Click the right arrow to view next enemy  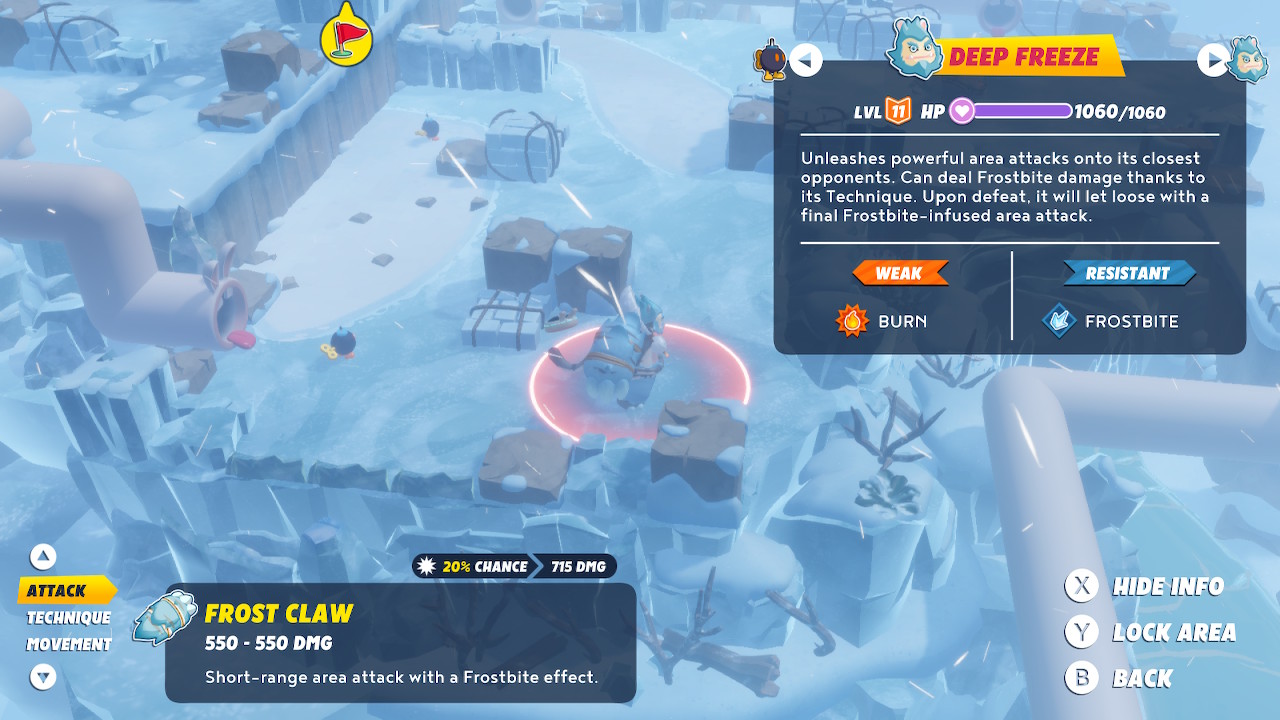pyautogui.click(x=1211, y=60)
